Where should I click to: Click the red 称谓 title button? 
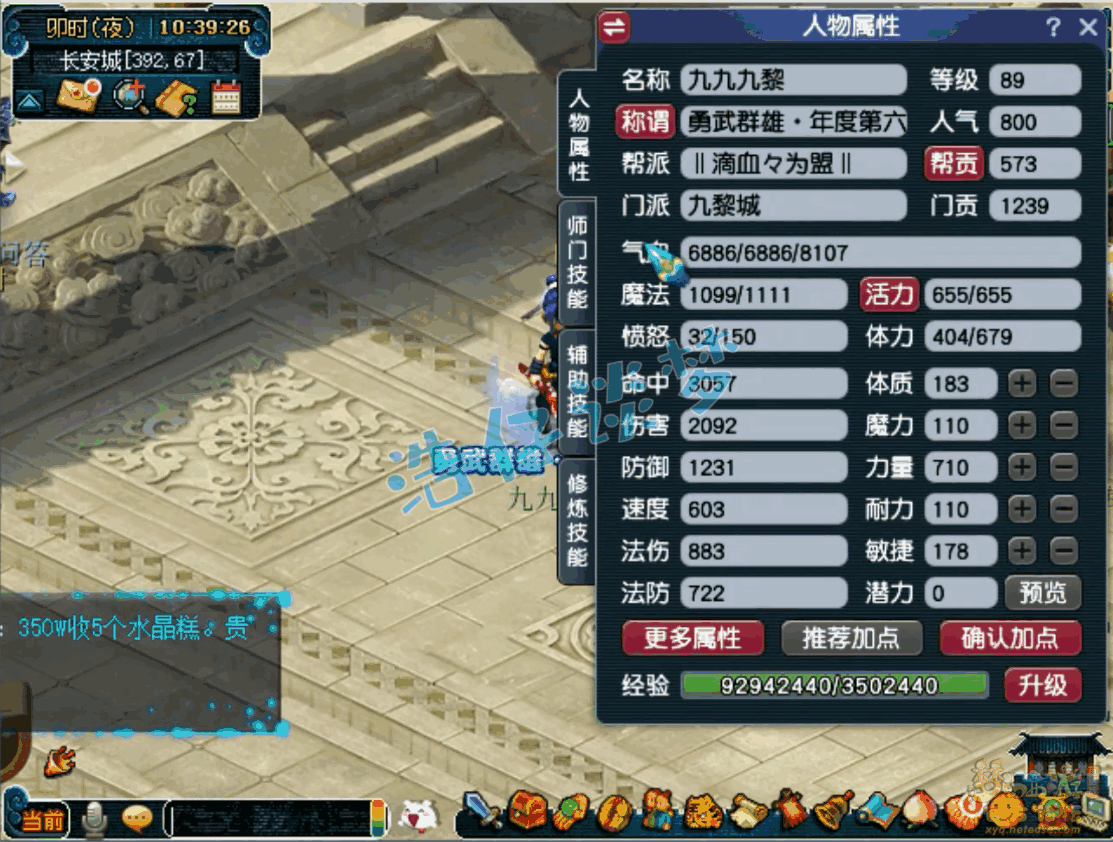pos(646,122)
